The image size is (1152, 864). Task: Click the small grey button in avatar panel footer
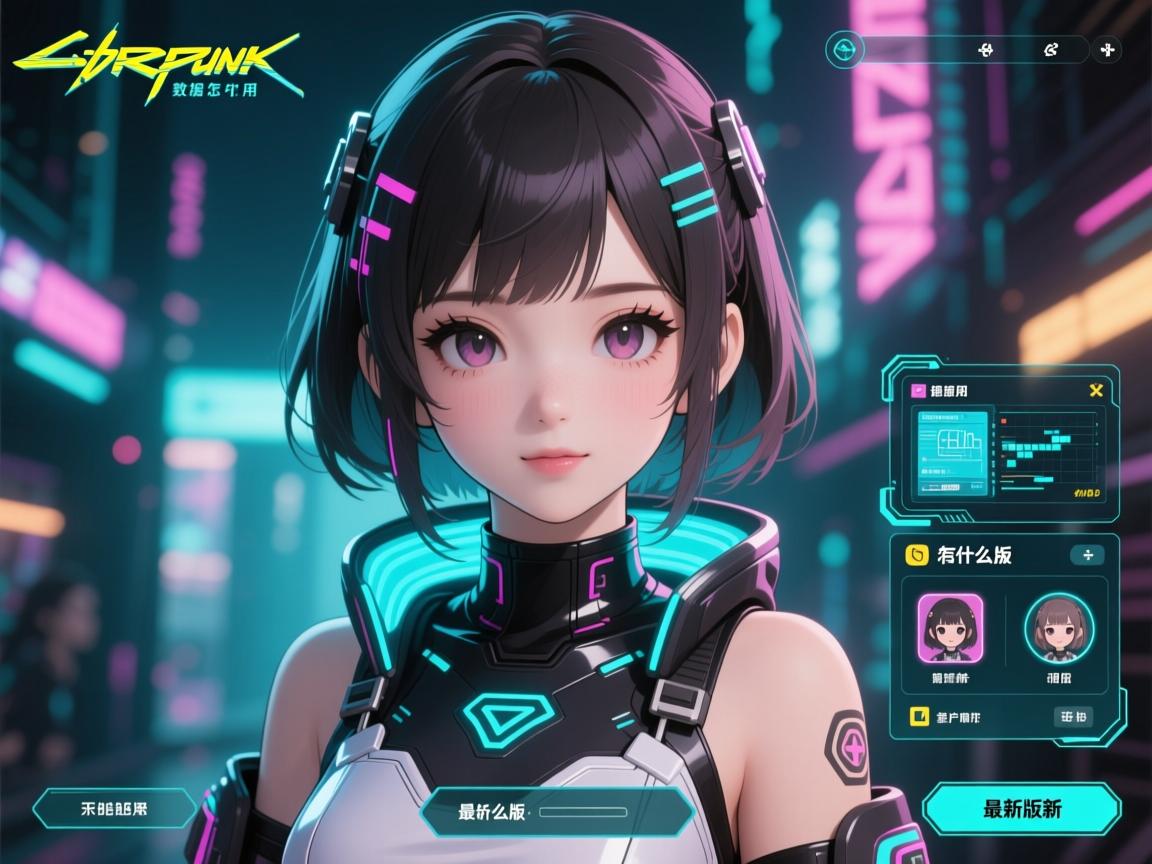pos(1073,716)
